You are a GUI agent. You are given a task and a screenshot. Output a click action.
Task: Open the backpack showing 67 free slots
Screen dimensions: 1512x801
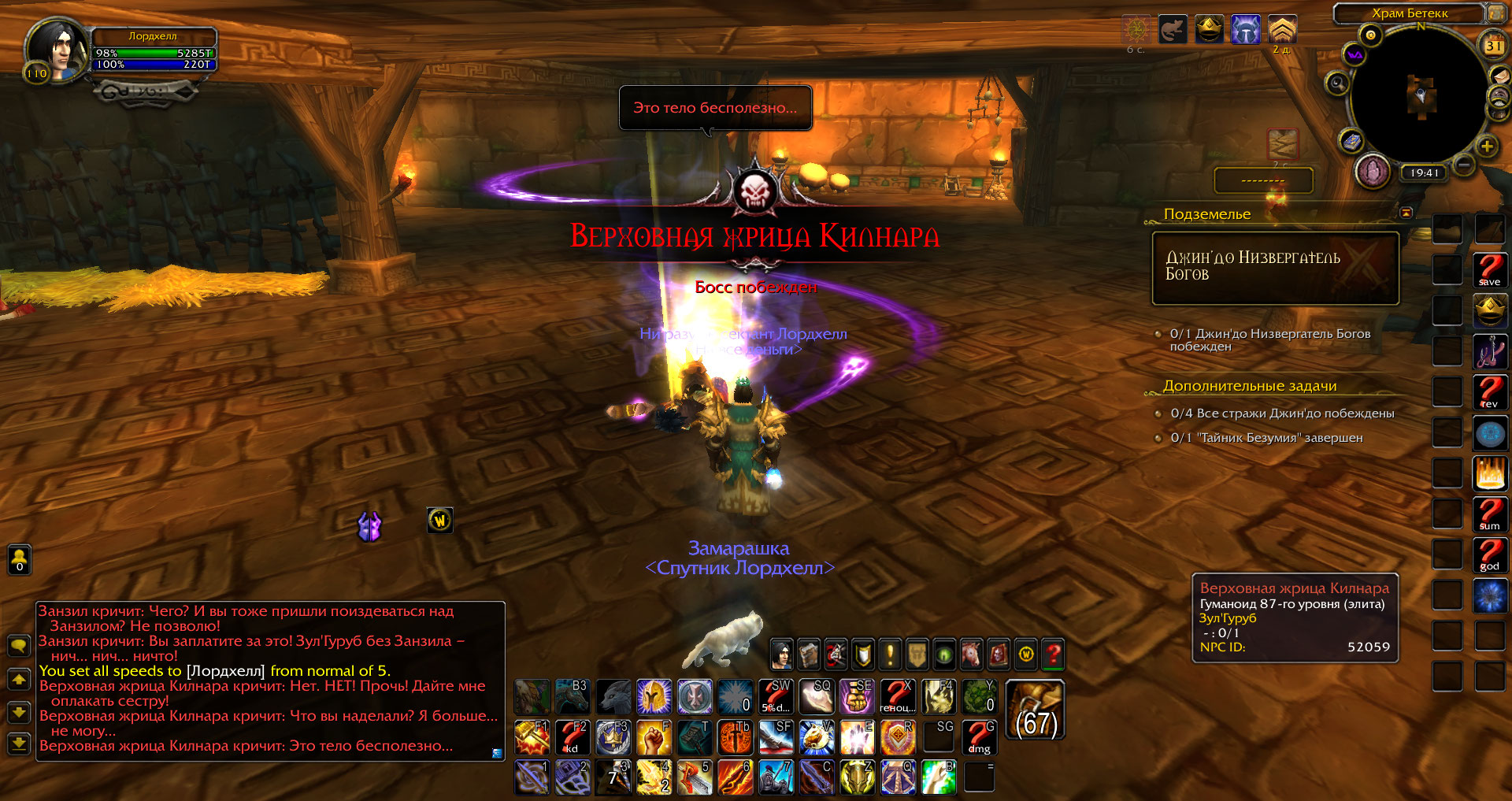coord(1036,710)
